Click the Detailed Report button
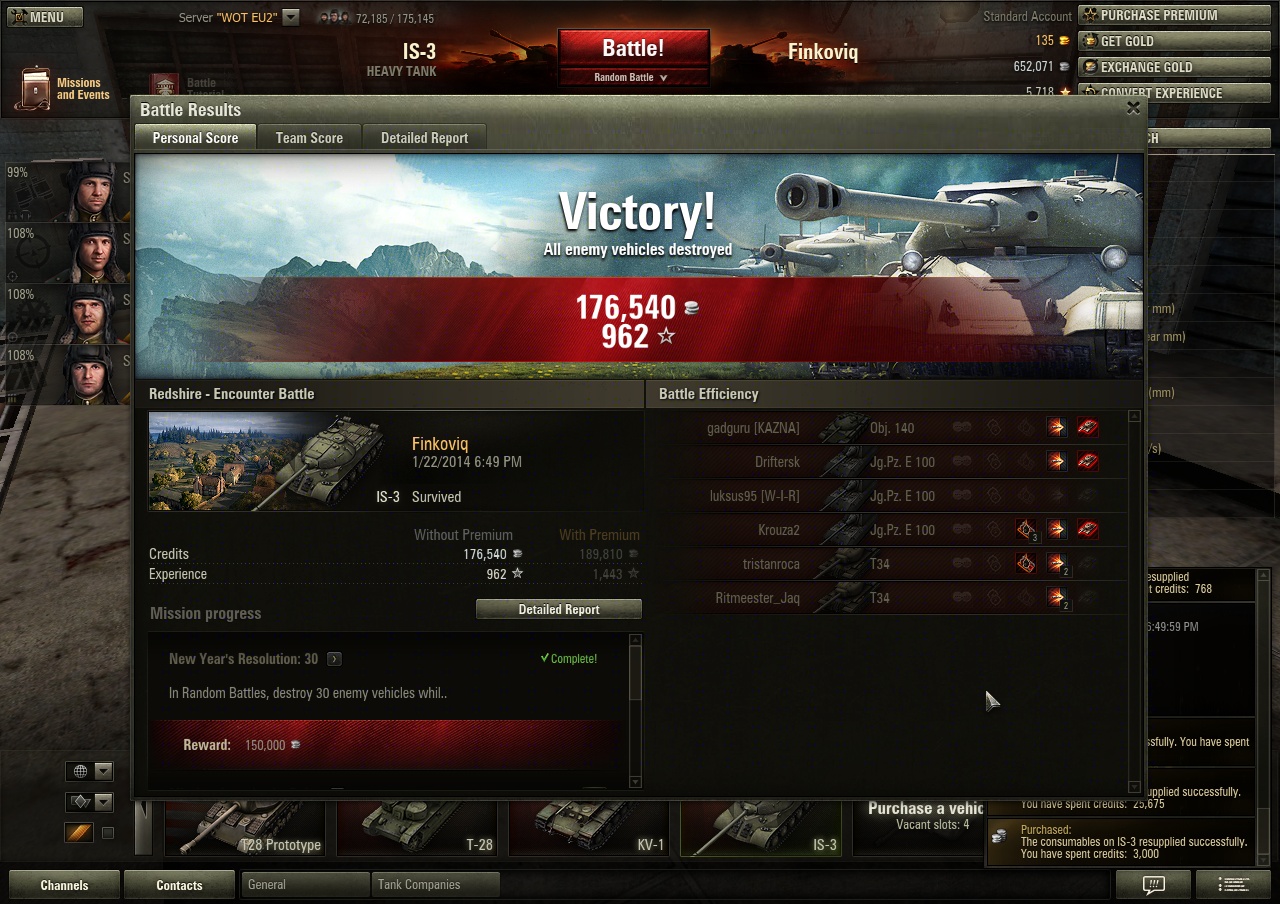Screen dimensions: 1280x904 pos(558,609)
